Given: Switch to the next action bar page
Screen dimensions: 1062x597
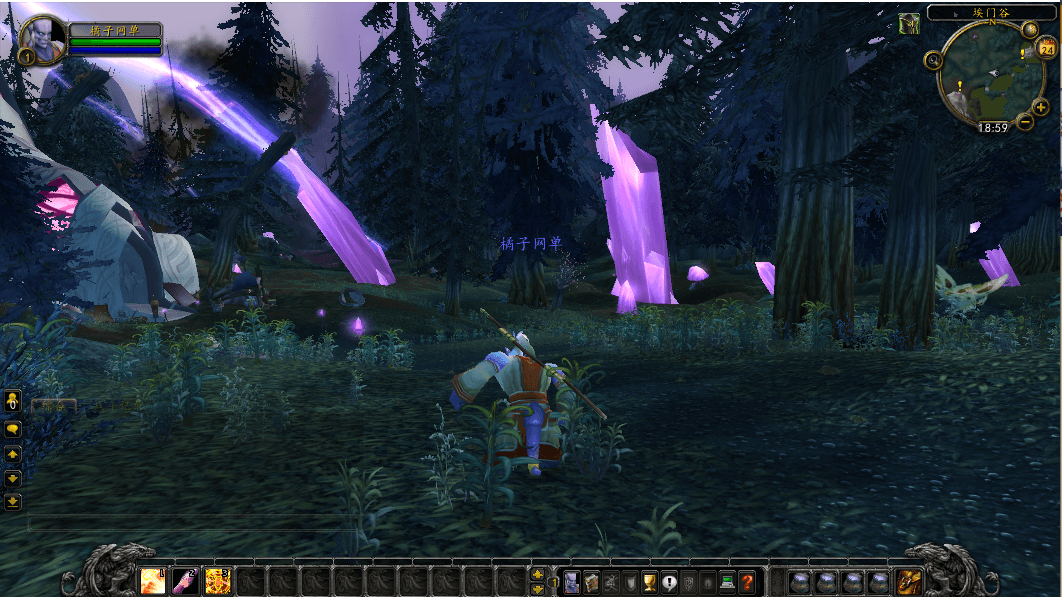Looking at the screenshot, I should (538, 574).
